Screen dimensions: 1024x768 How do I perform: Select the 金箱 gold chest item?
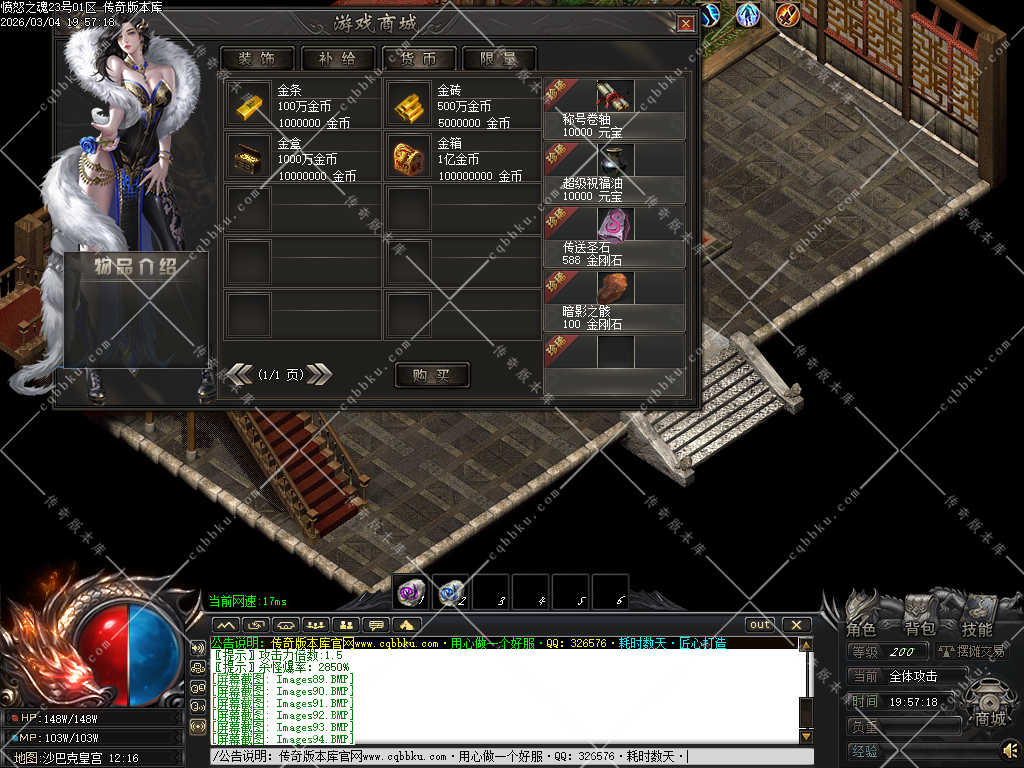(408, 157)
